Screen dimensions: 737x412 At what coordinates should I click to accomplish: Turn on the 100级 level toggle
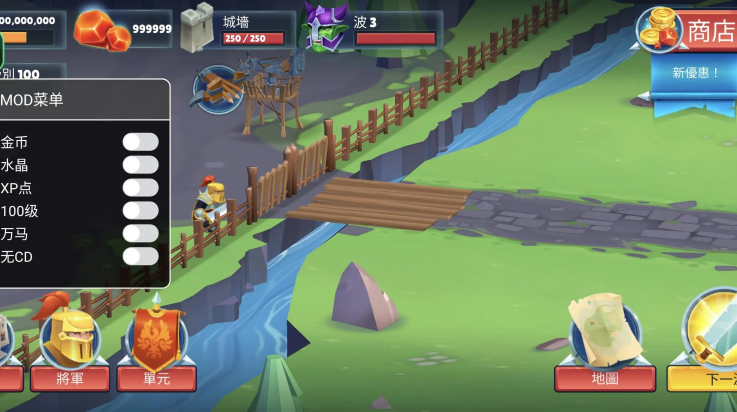pos(140,211)
